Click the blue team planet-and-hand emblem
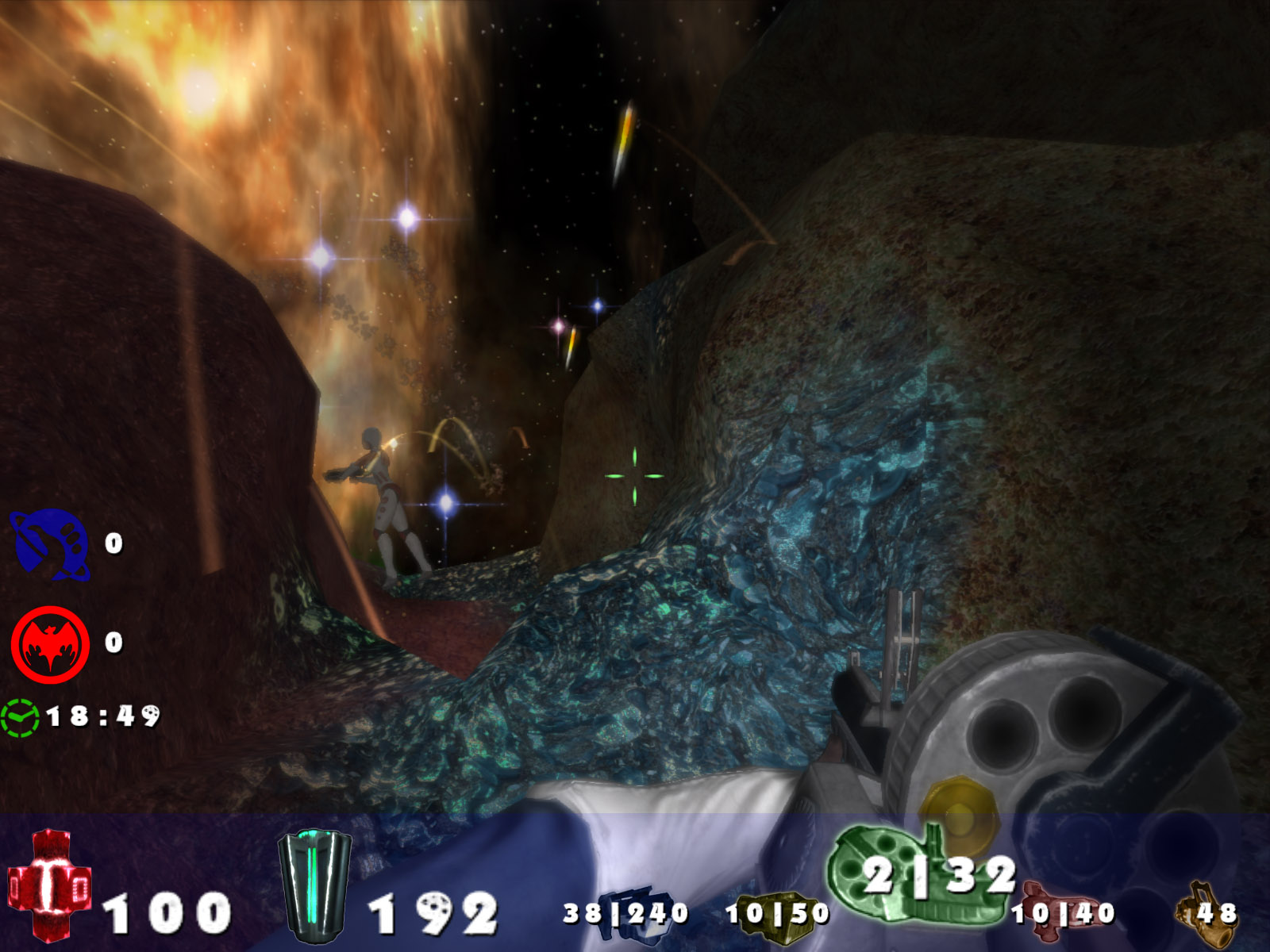The image size is (1270, 952). click(x=49, y=545)
